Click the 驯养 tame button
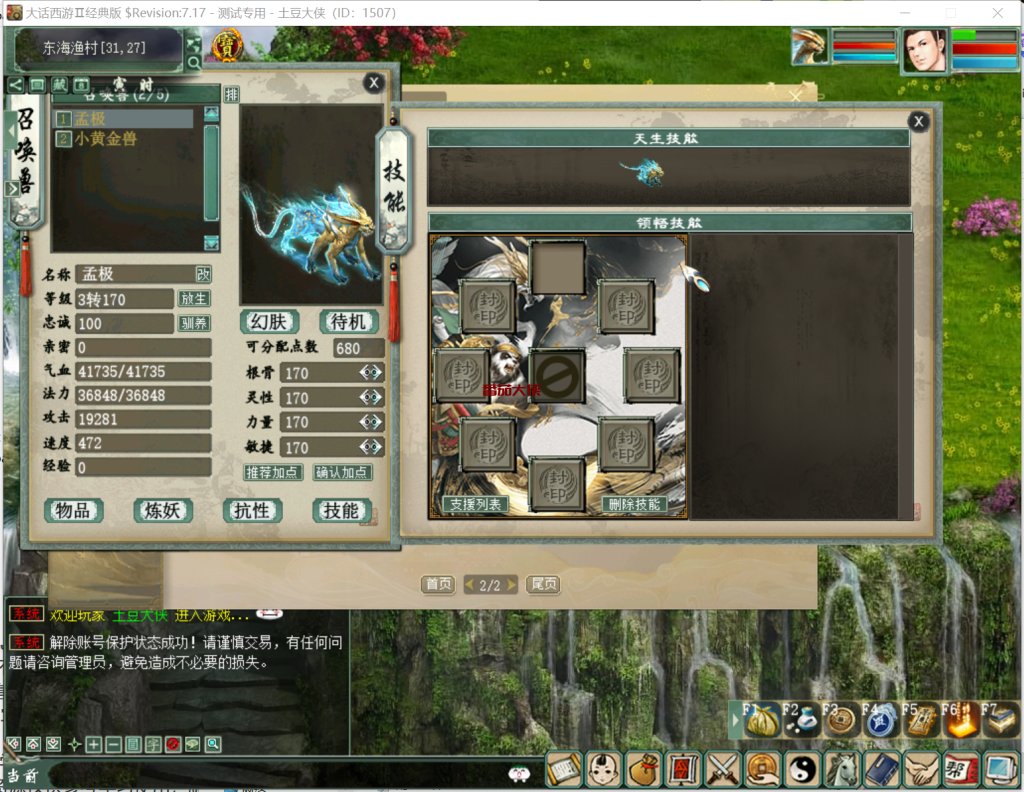 click(194, 323)
